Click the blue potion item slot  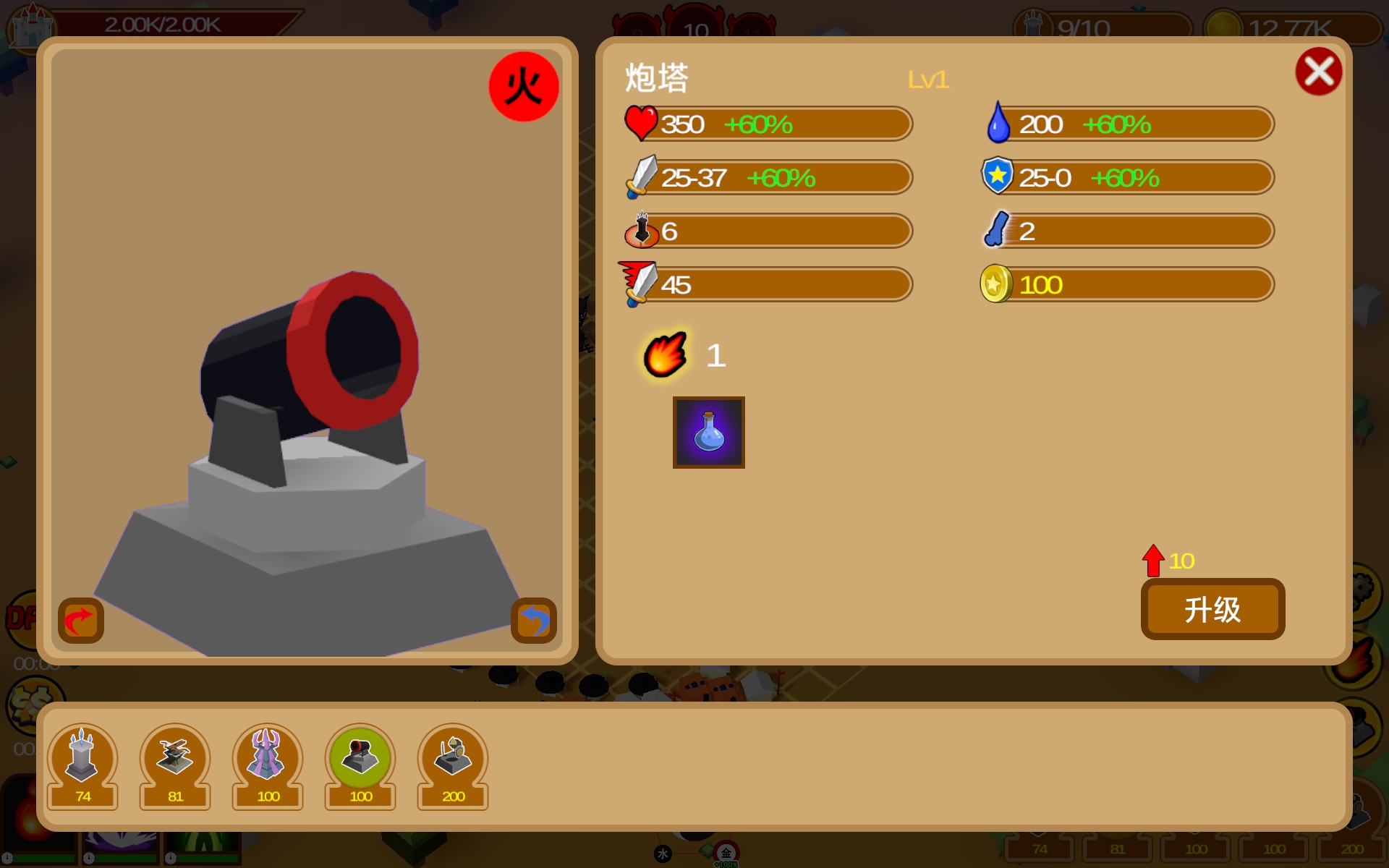(x=708, y=432)
